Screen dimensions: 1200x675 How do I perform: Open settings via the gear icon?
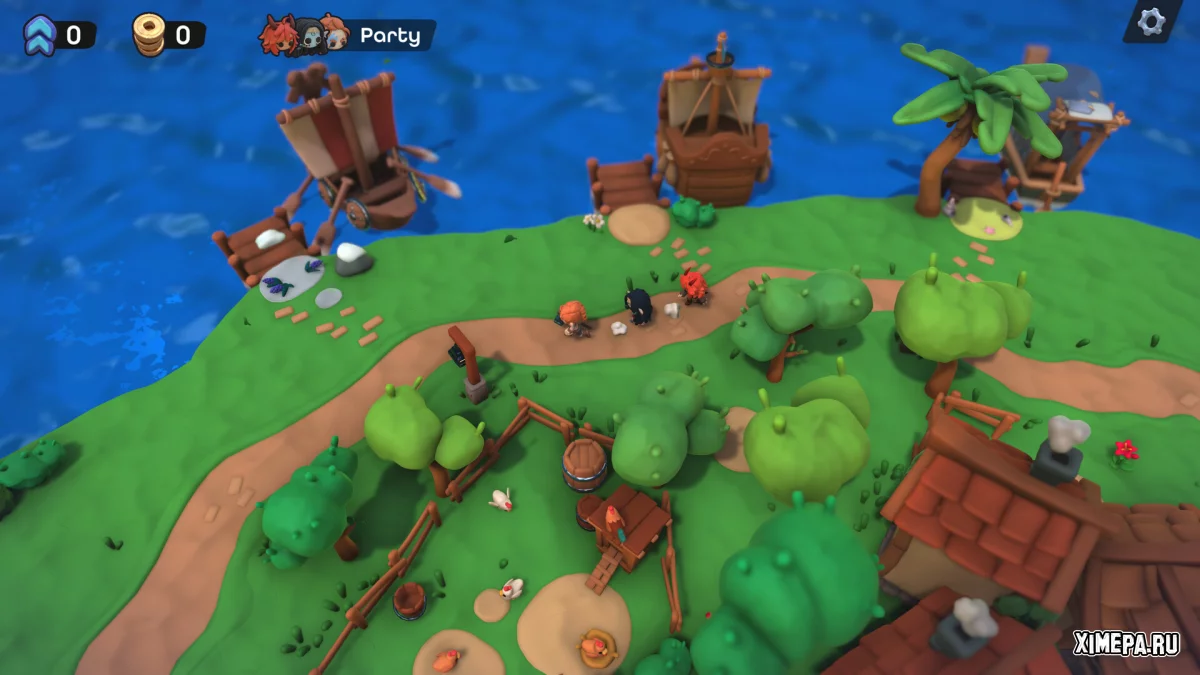(x=1151, y=21)
